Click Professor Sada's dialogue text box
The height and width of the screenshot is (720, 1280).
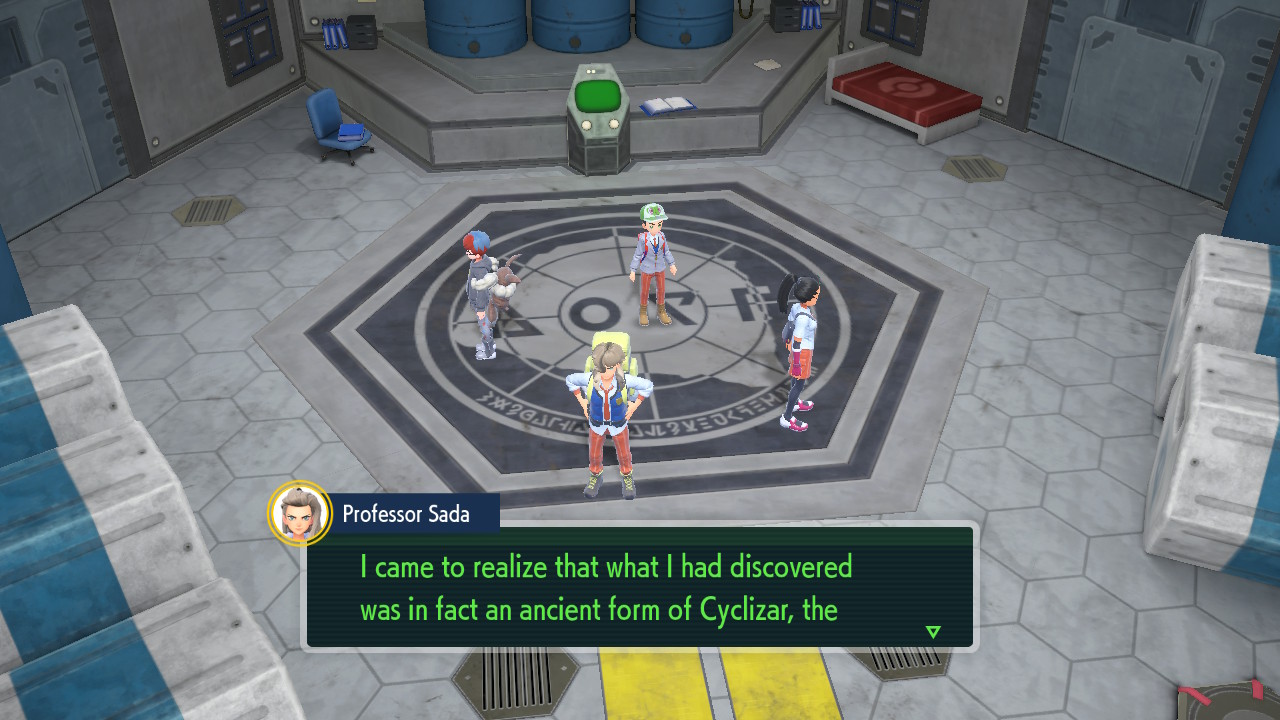(x=640, y=587)
